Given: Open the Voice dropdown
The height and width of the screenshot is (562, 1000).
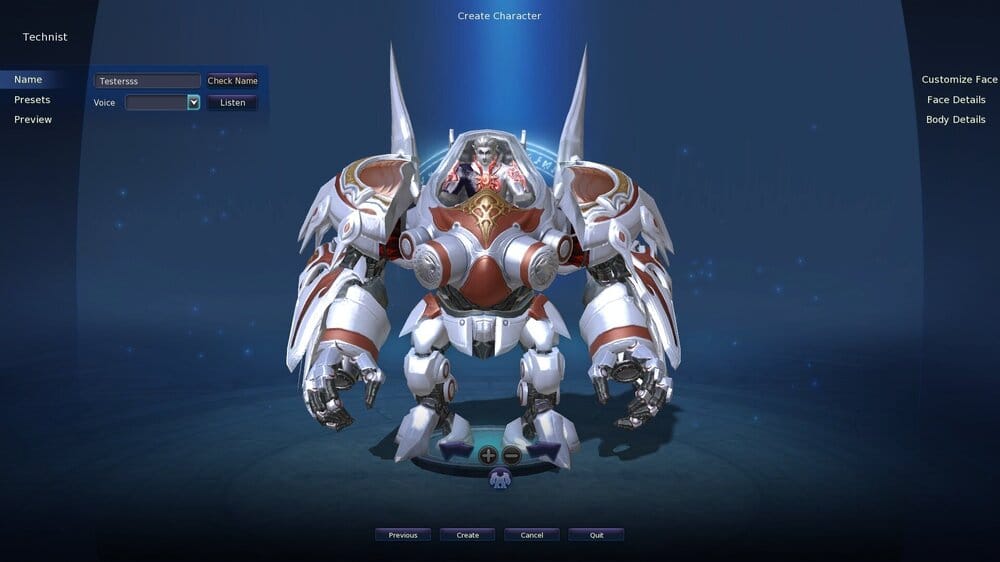Looking at the screenshot, I should pyautogui.click(x=193, y=102).
